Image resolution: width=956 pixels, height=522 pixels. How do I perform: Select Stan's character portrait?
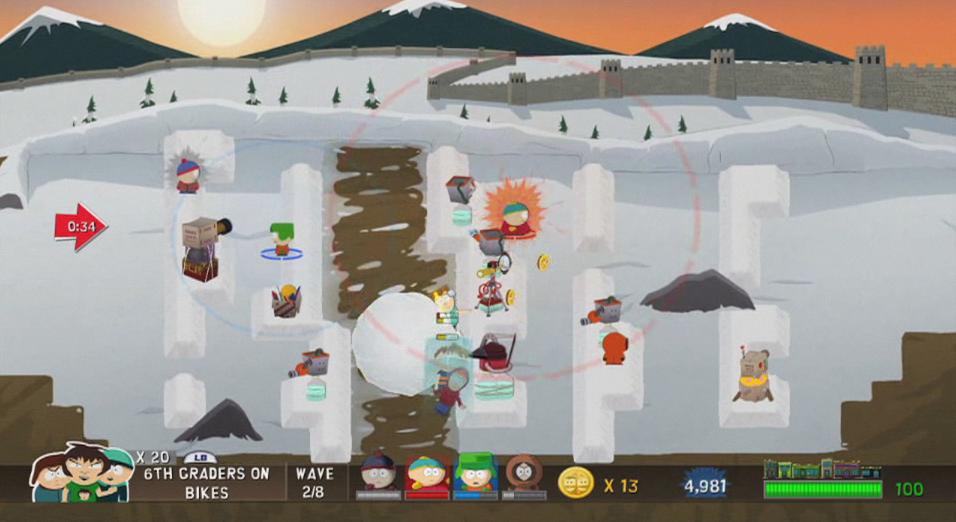378,473
